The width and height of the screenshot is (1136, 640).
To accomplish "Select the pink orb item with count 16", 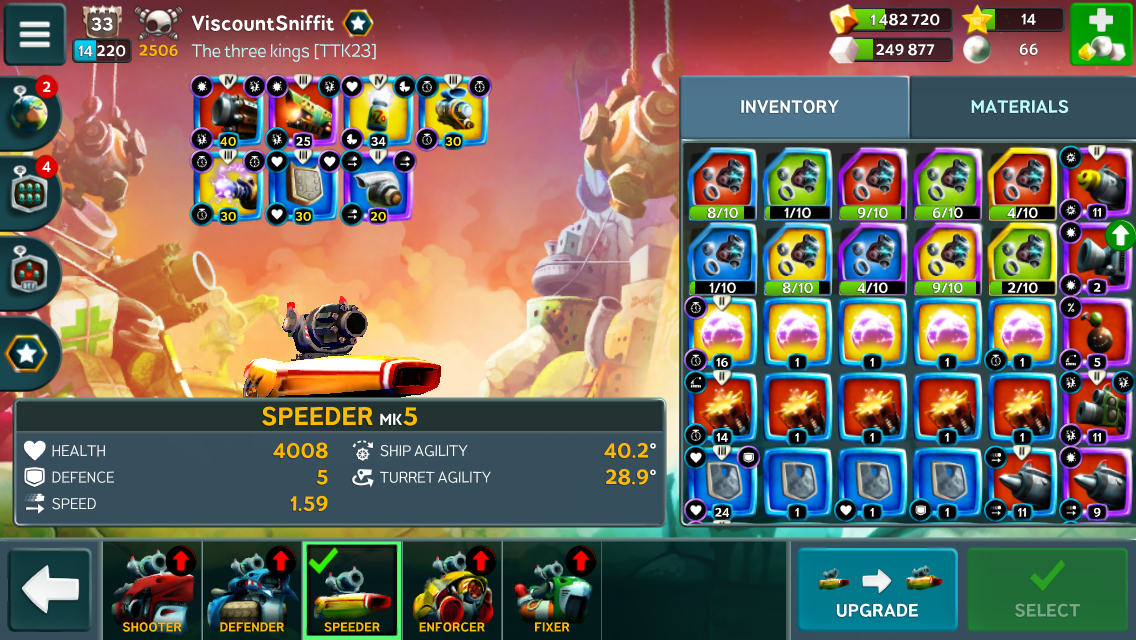I will tap(722, 334).
